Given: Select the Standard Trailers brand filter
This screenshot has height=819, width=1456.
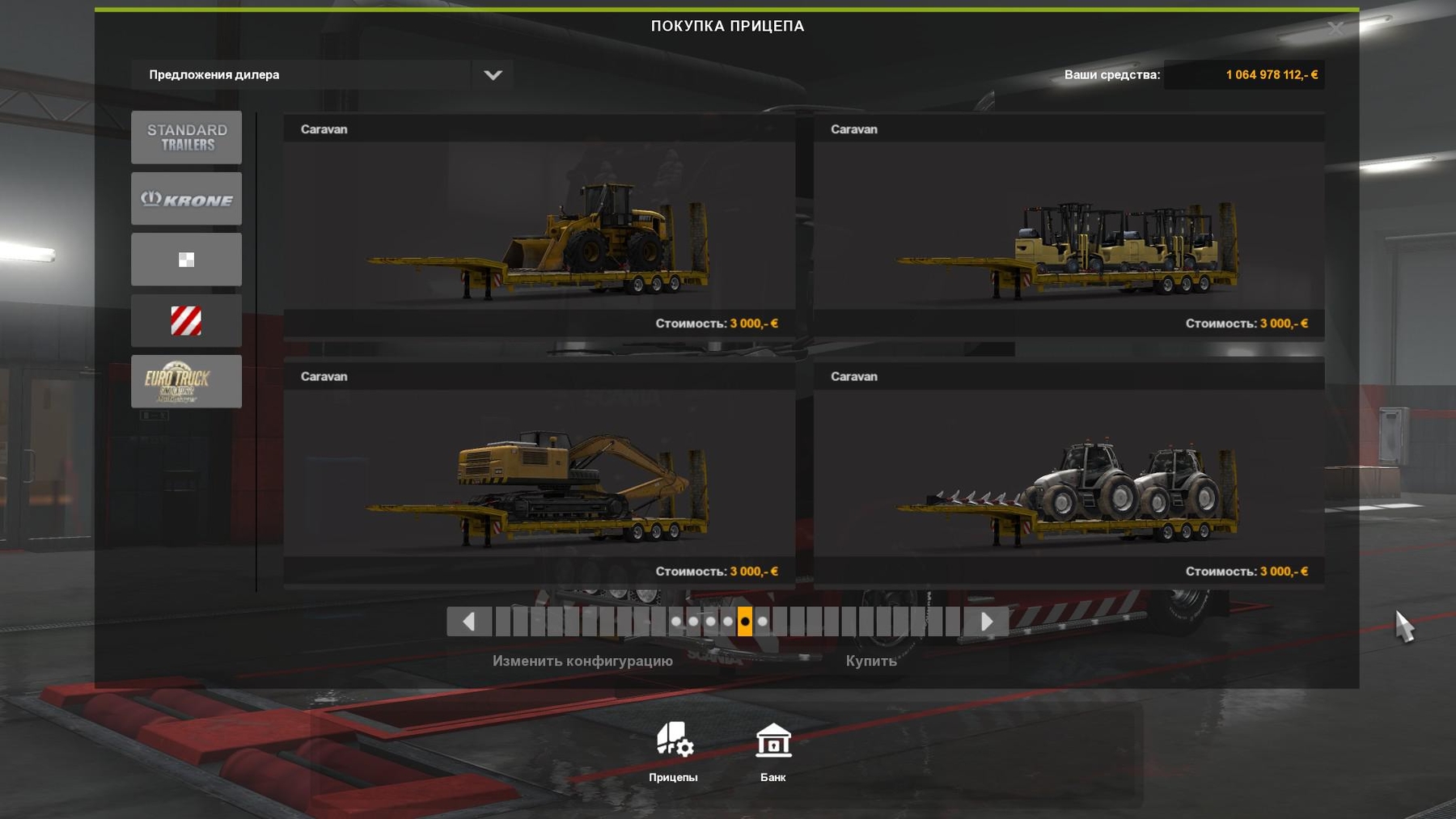Looking at the screenshot, I should click(186, 137).
